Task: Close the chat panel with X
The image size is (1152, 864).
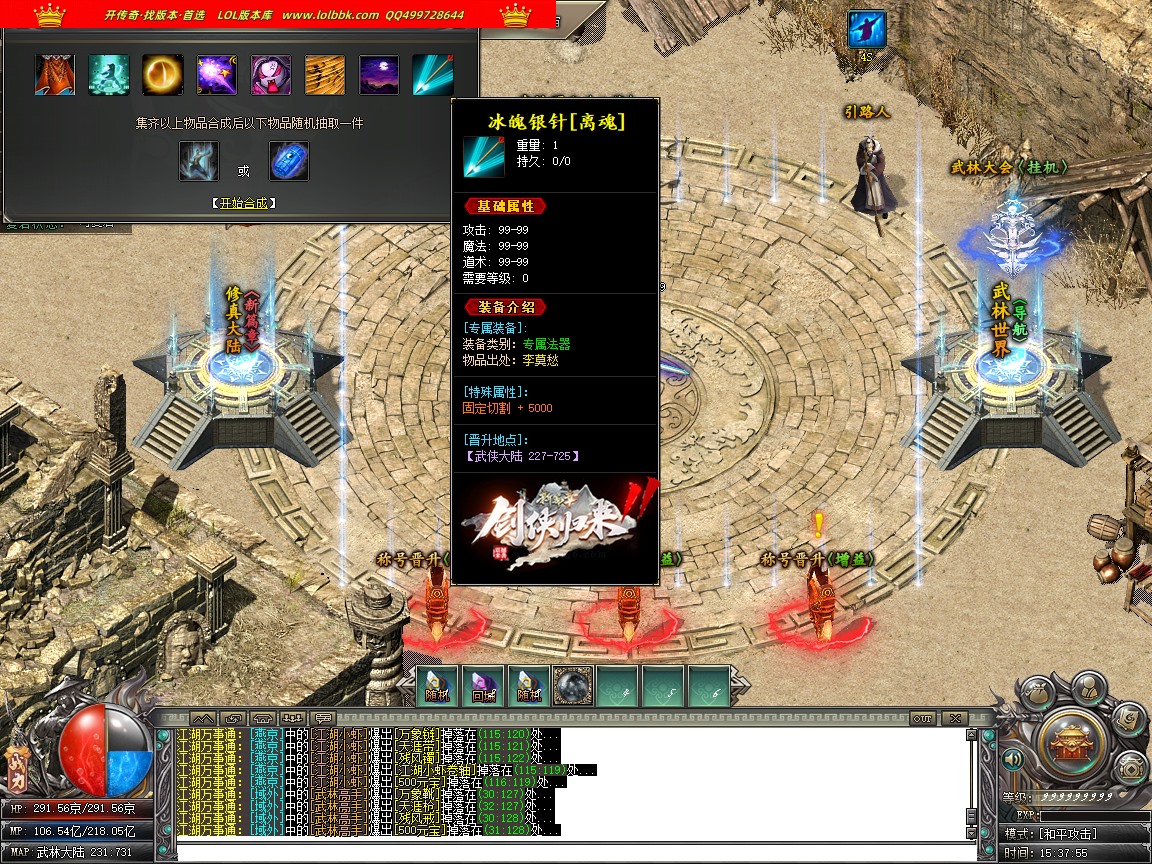Action: [955, 718]
